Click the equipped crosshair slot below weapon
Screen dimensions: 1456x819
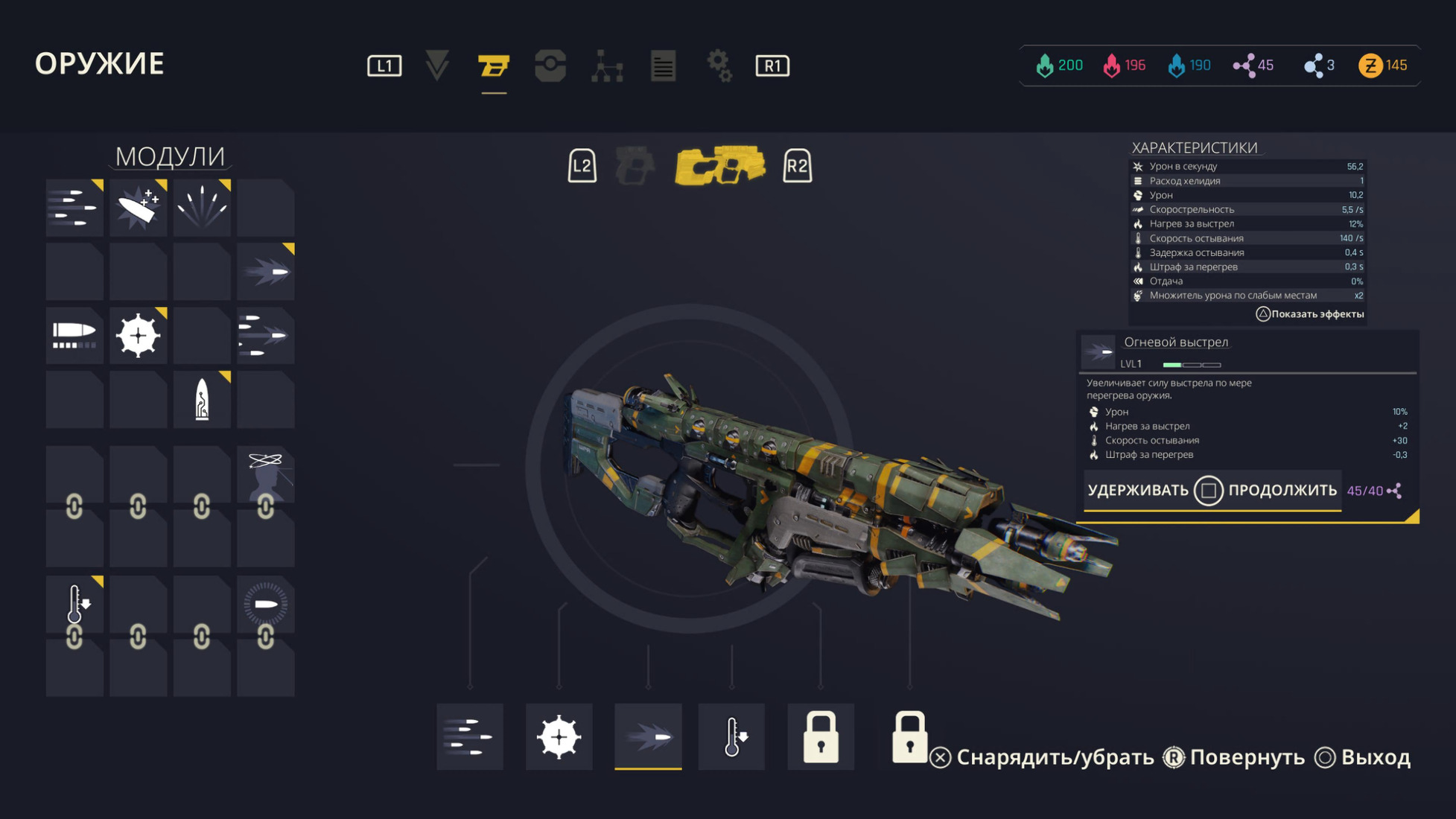click(559, 736)
